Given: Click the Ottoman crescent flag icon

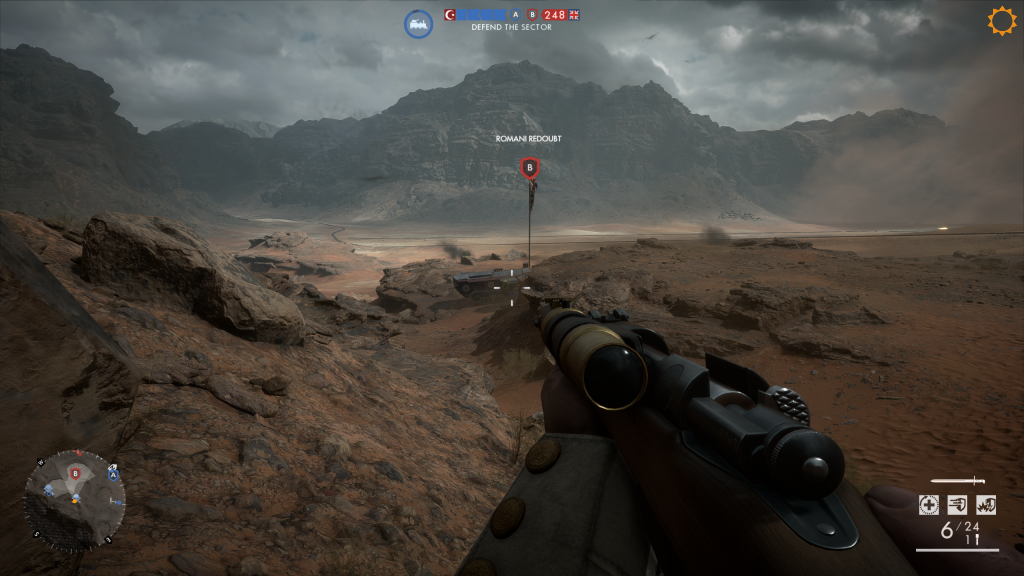Looking at the screenshot, I should tap(450, 15).
